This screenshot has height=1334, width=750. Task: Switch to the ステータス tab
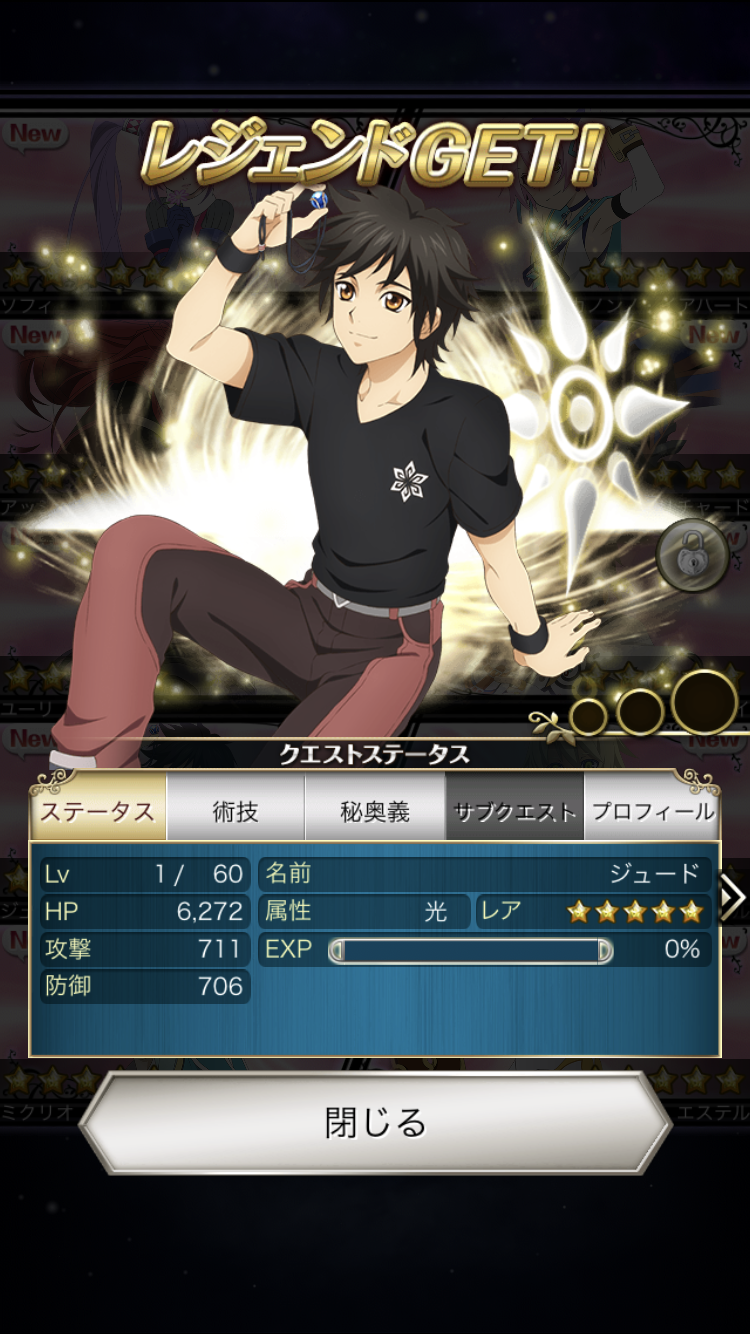pos(98,810)
